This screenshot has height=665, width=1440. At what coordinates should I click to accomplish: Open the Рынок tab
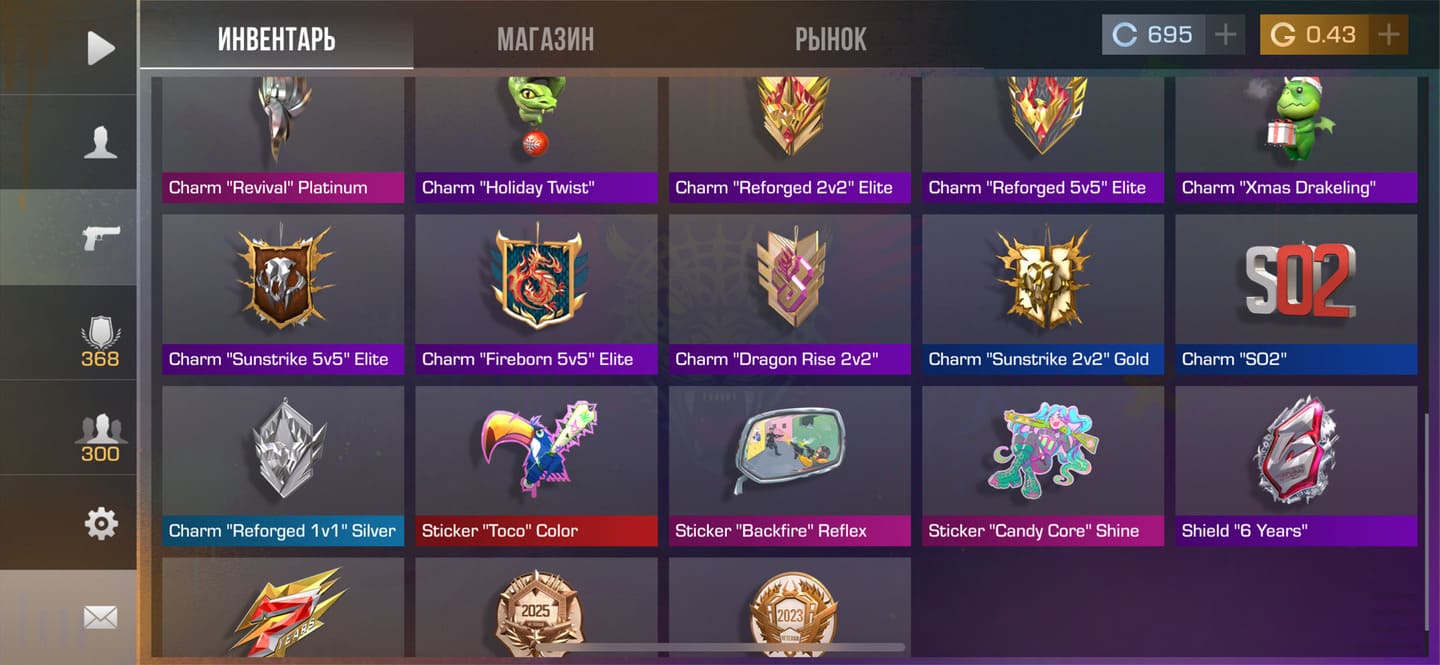830,39
